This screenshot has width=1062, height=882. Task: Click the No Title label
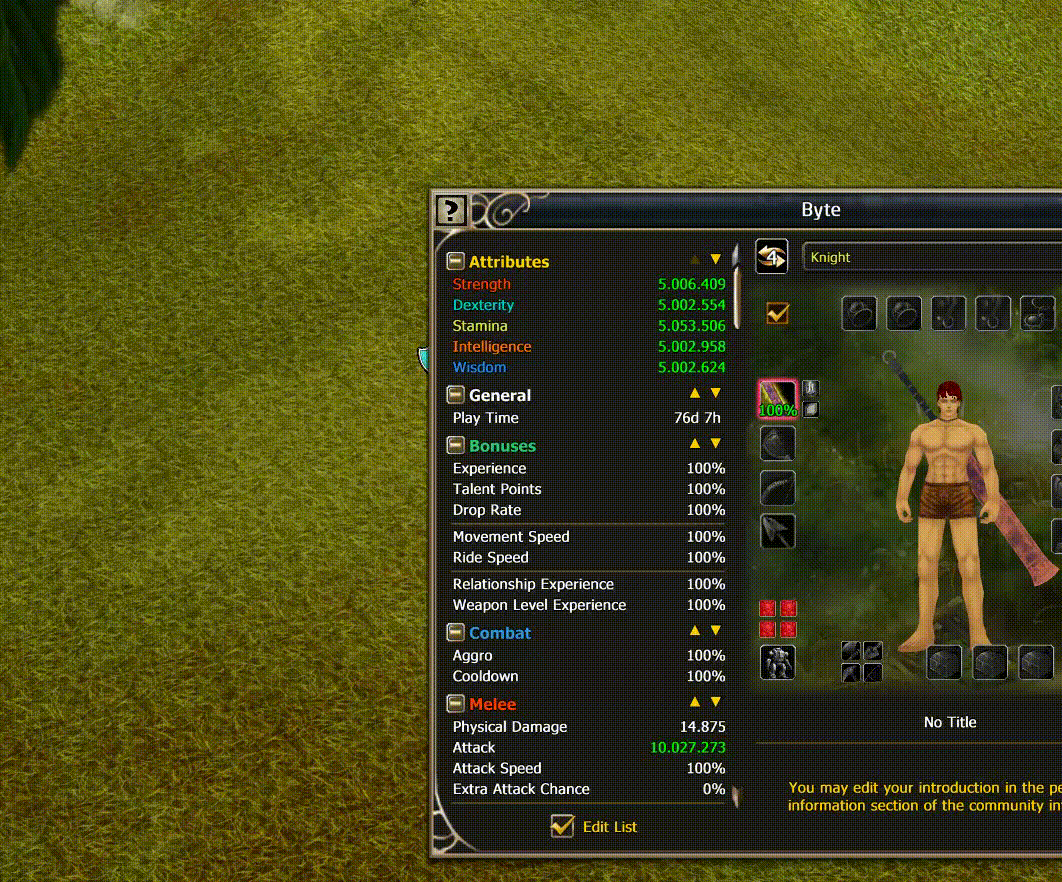949,722
